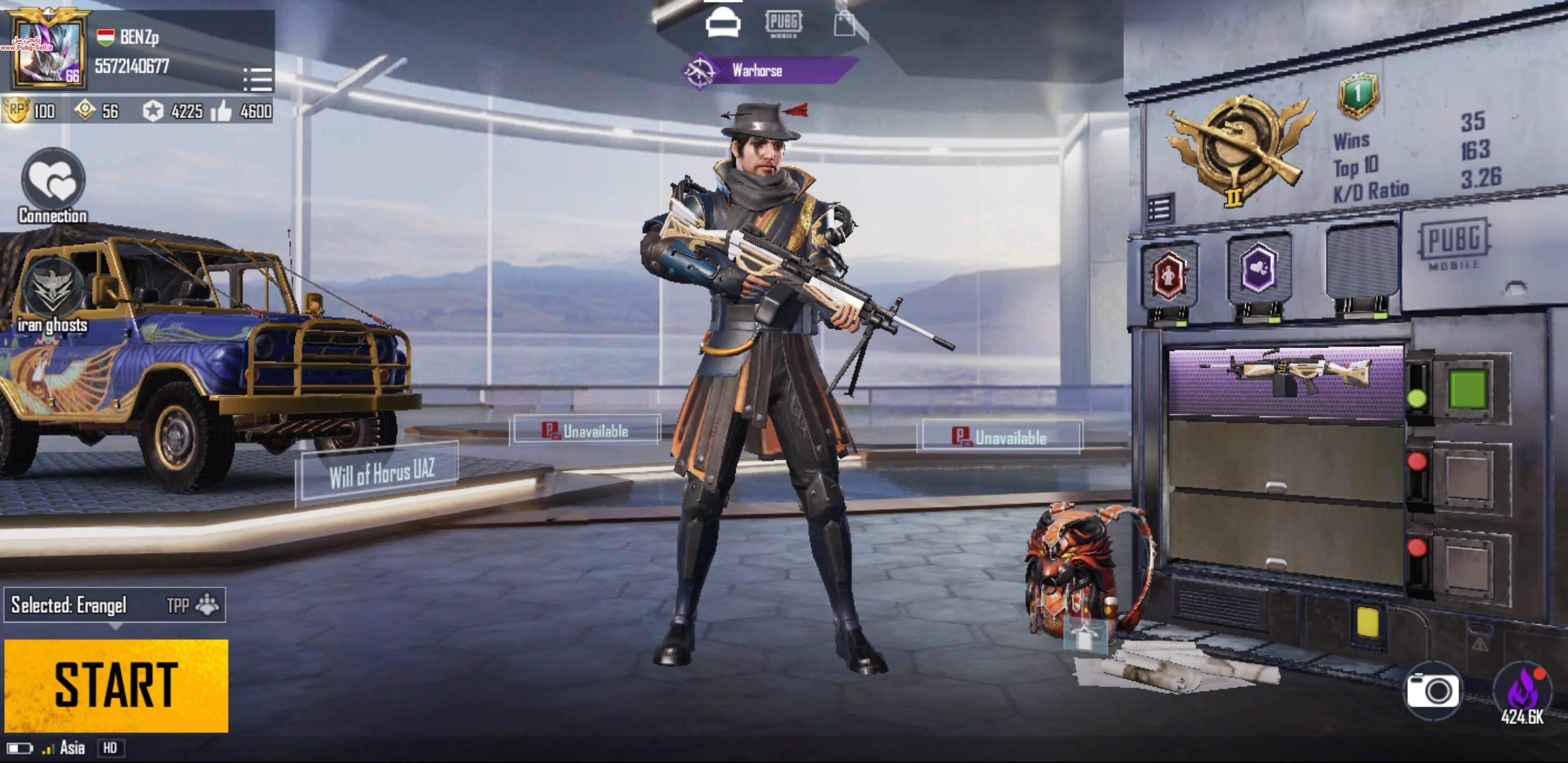
Task: Click the Warhorse title banner
Action: pos(769,70)
